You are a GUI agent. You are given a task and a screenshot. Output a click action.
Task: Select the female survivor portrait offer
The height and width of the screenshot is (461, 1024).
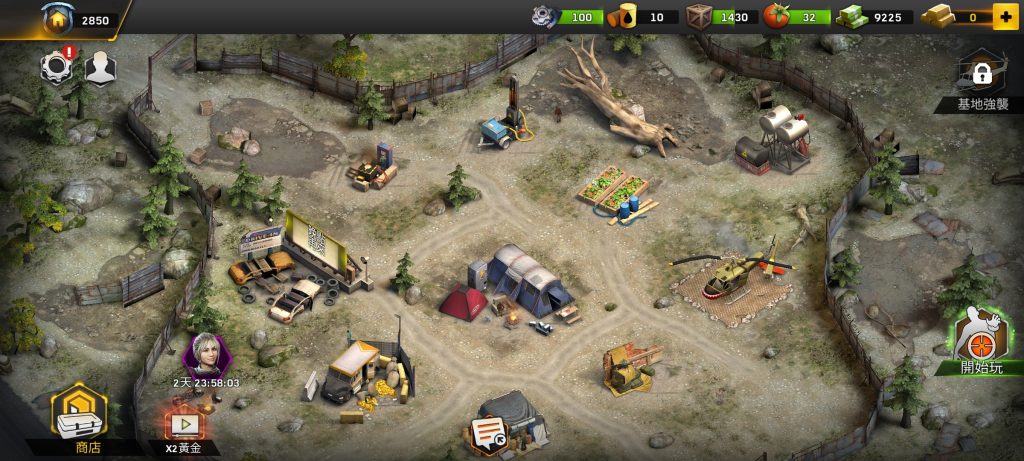click(x=207, y=354)
